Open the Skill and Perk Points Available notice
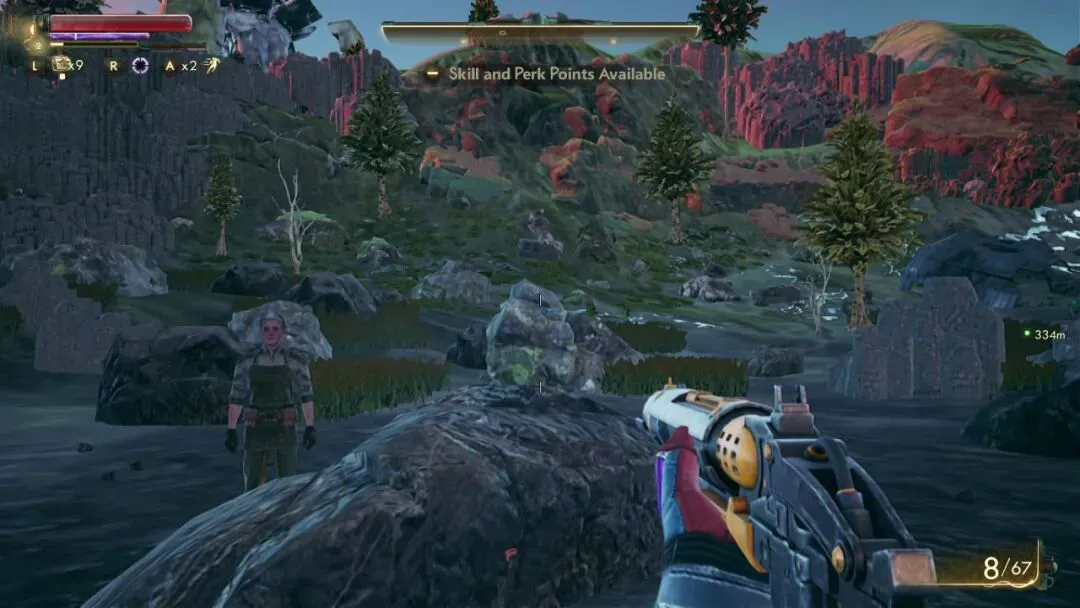The image size is (1080, 608). point(556,74)
